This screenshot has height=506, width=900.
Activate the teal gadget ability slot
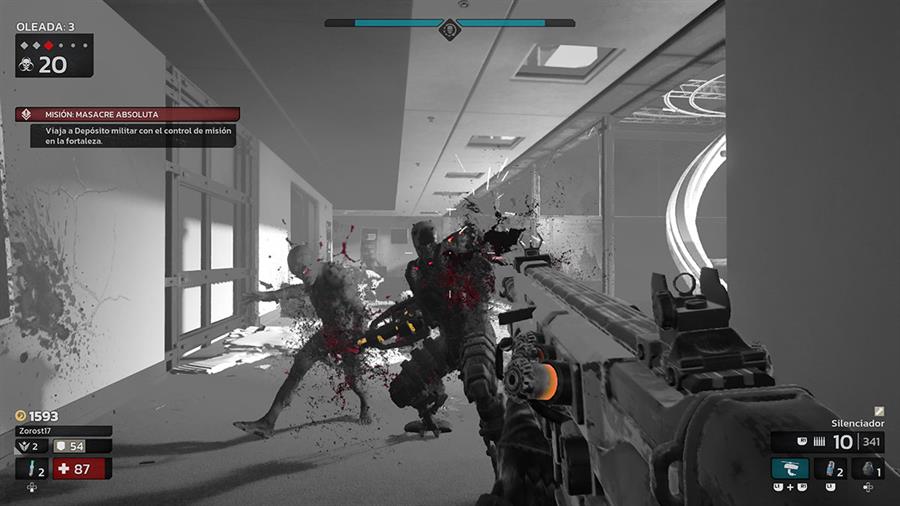pos(790,468)
